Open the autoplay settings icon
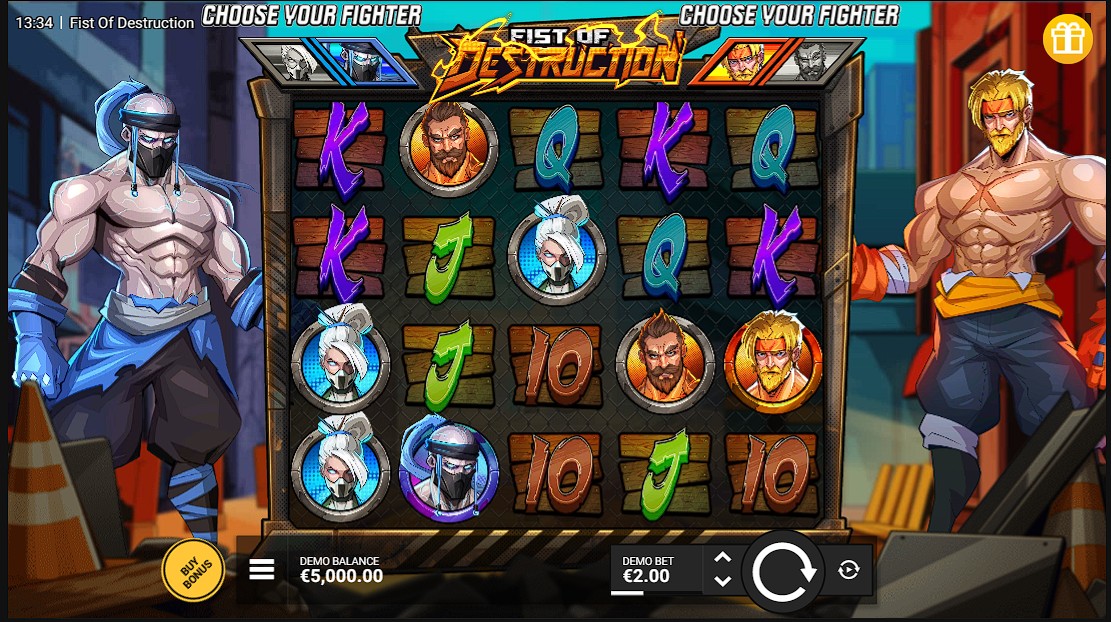The height and width of the screenshot is (622, 1111). pyautogui.click(x=849, y=570)
